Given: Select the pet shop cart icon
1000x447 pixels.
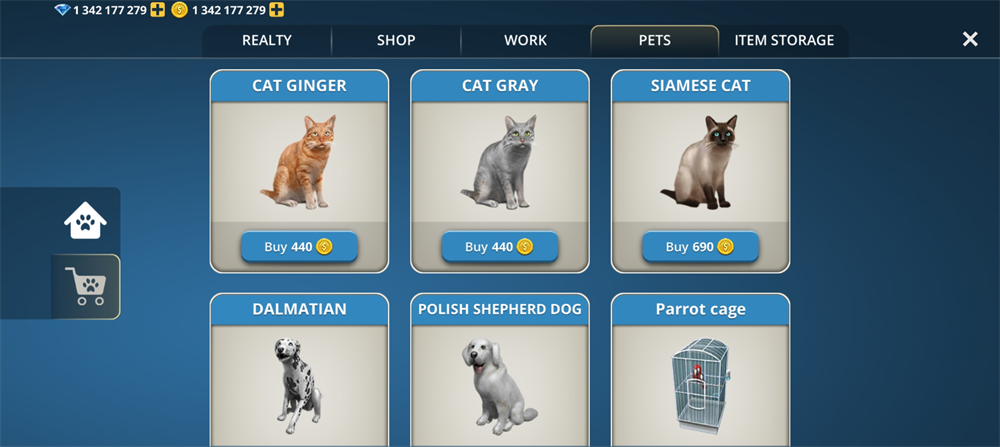Looking at the screenshot, I should tap(86, 286).
